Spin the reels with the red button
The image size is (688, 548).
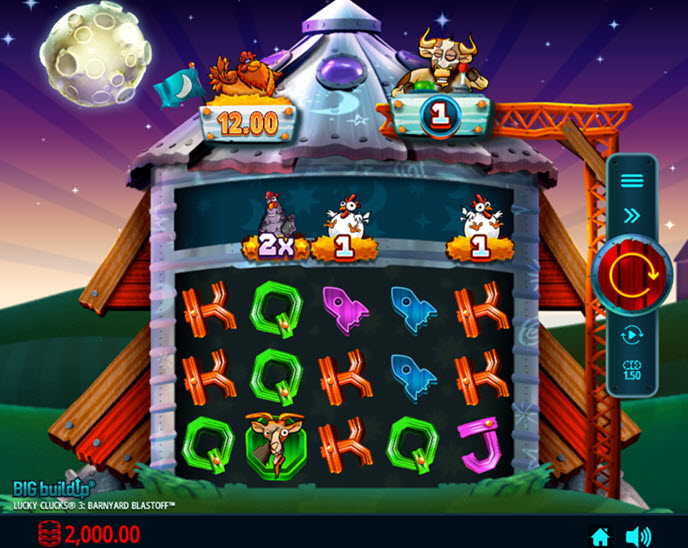coord(632,272)
